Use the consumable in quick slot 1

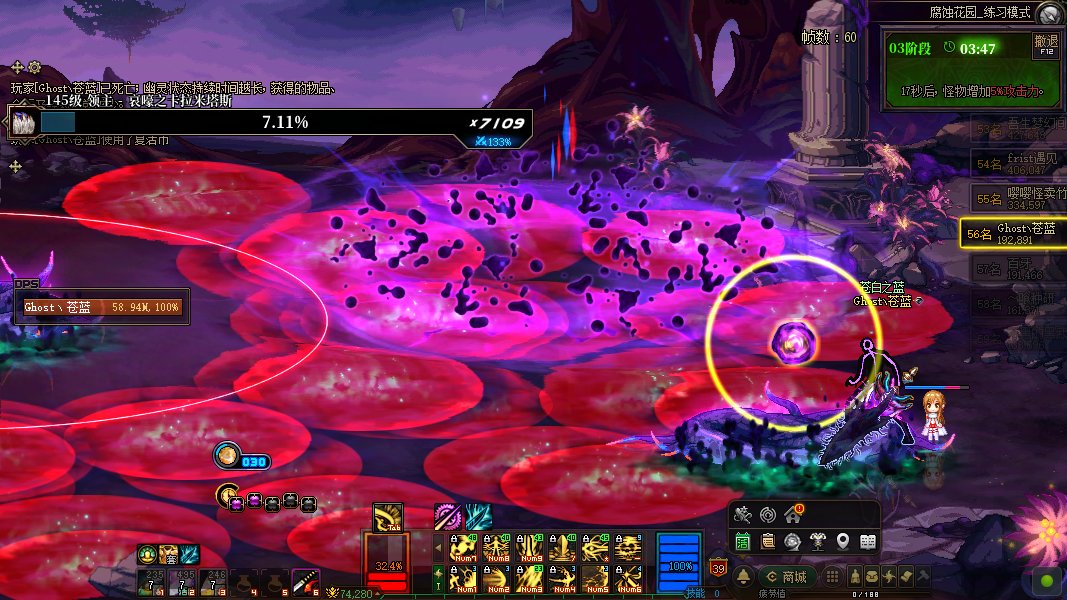(153, 580)
